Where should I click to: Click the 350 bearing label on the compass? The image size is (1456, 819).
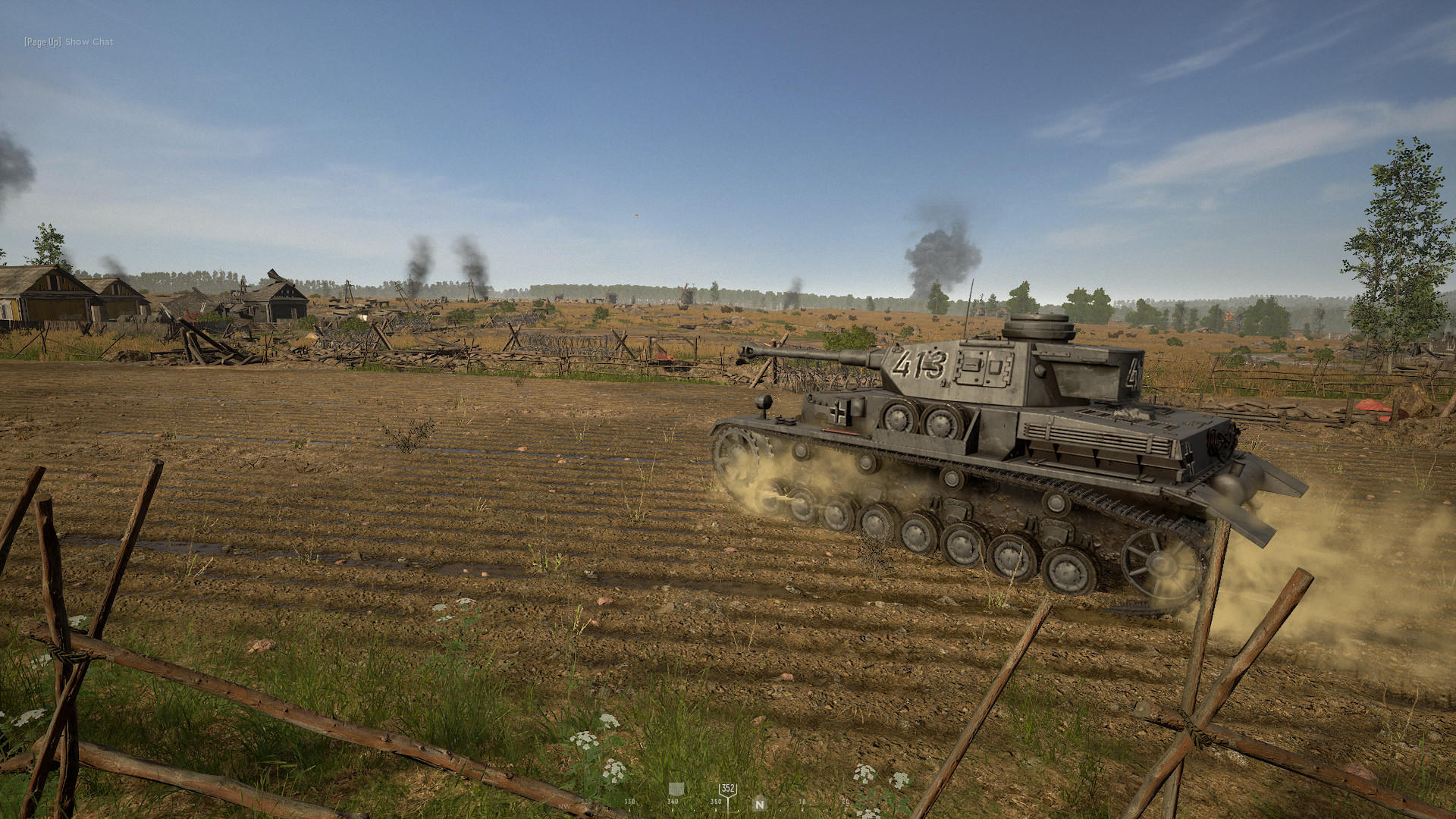coord(715,802)
